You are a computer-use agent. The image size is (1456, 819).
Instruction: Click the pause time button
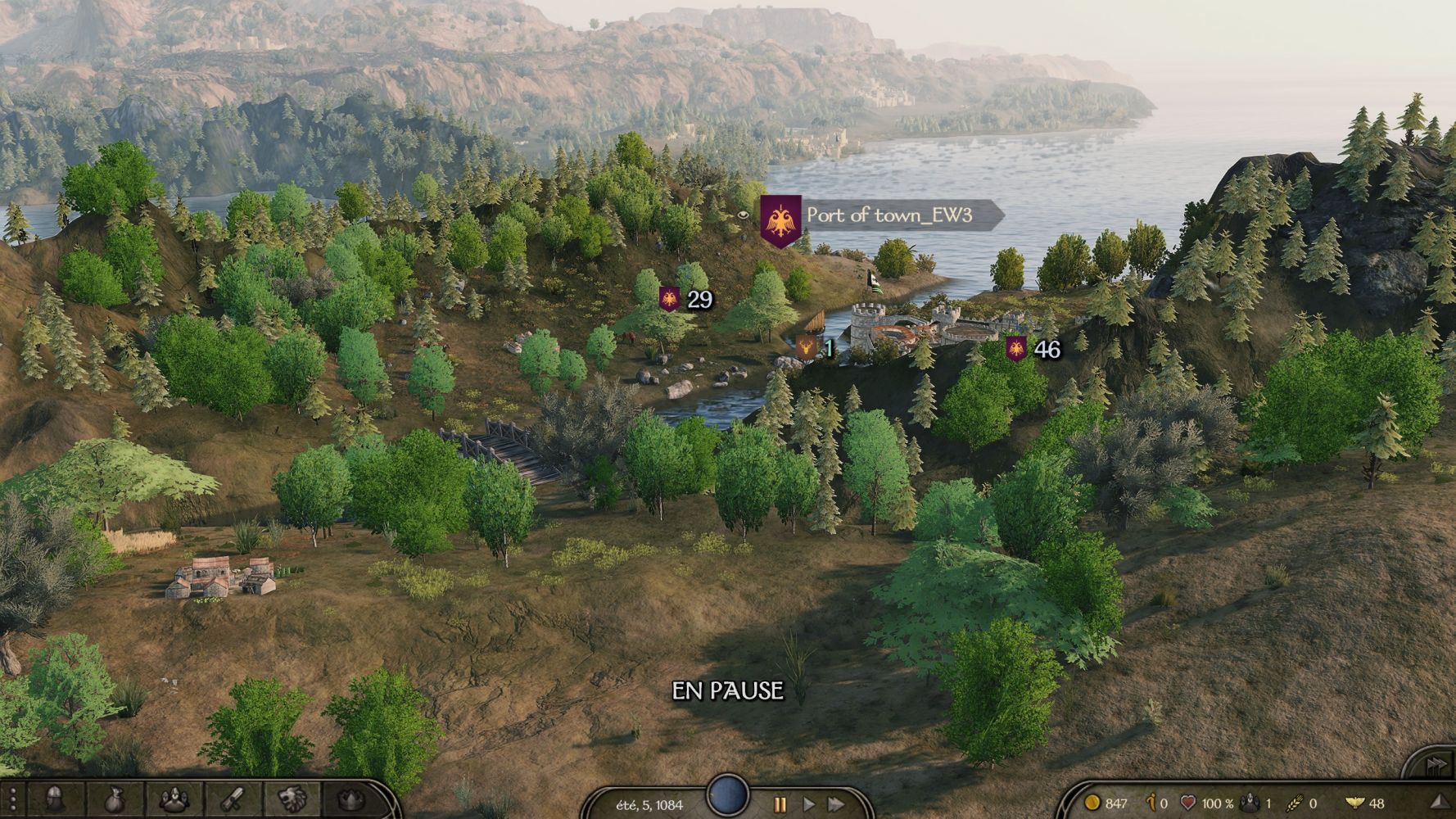point(780,804)
